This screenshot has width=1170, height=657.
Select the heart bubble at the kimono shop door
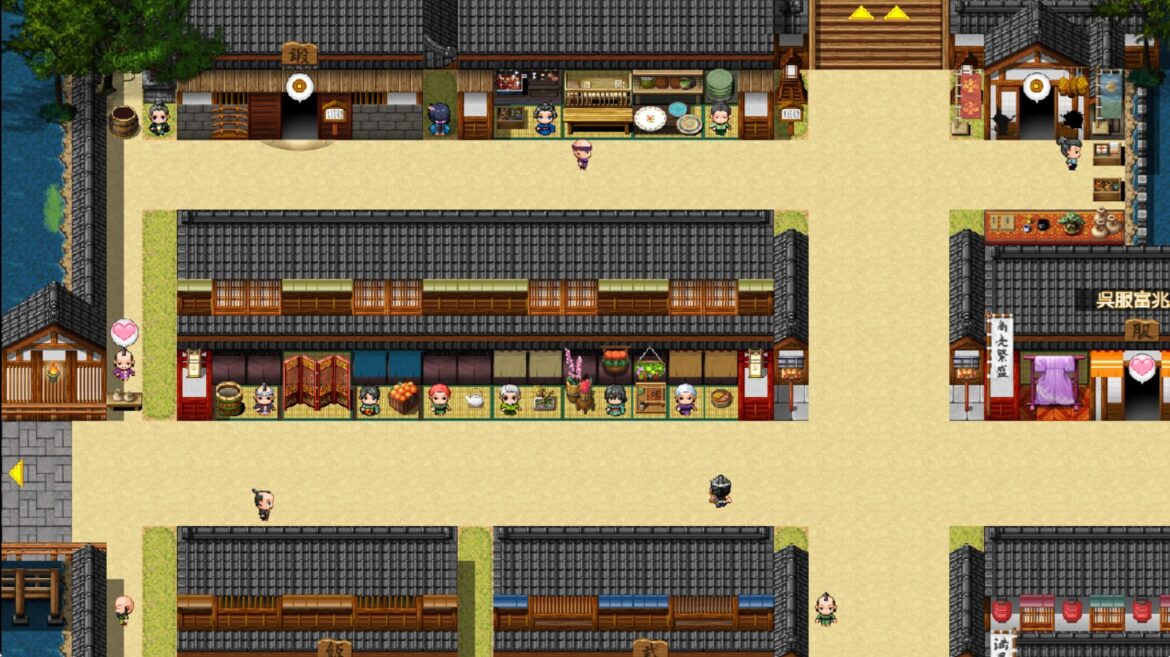[x=1142, y=367]
